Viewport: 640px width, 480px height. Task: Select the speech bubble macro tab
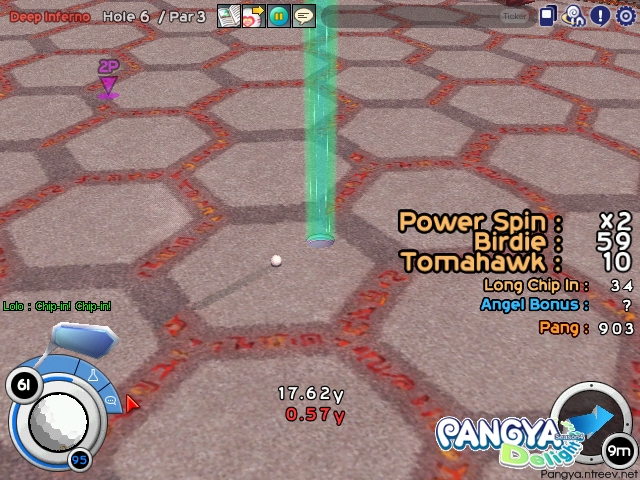tap(112, 400)
